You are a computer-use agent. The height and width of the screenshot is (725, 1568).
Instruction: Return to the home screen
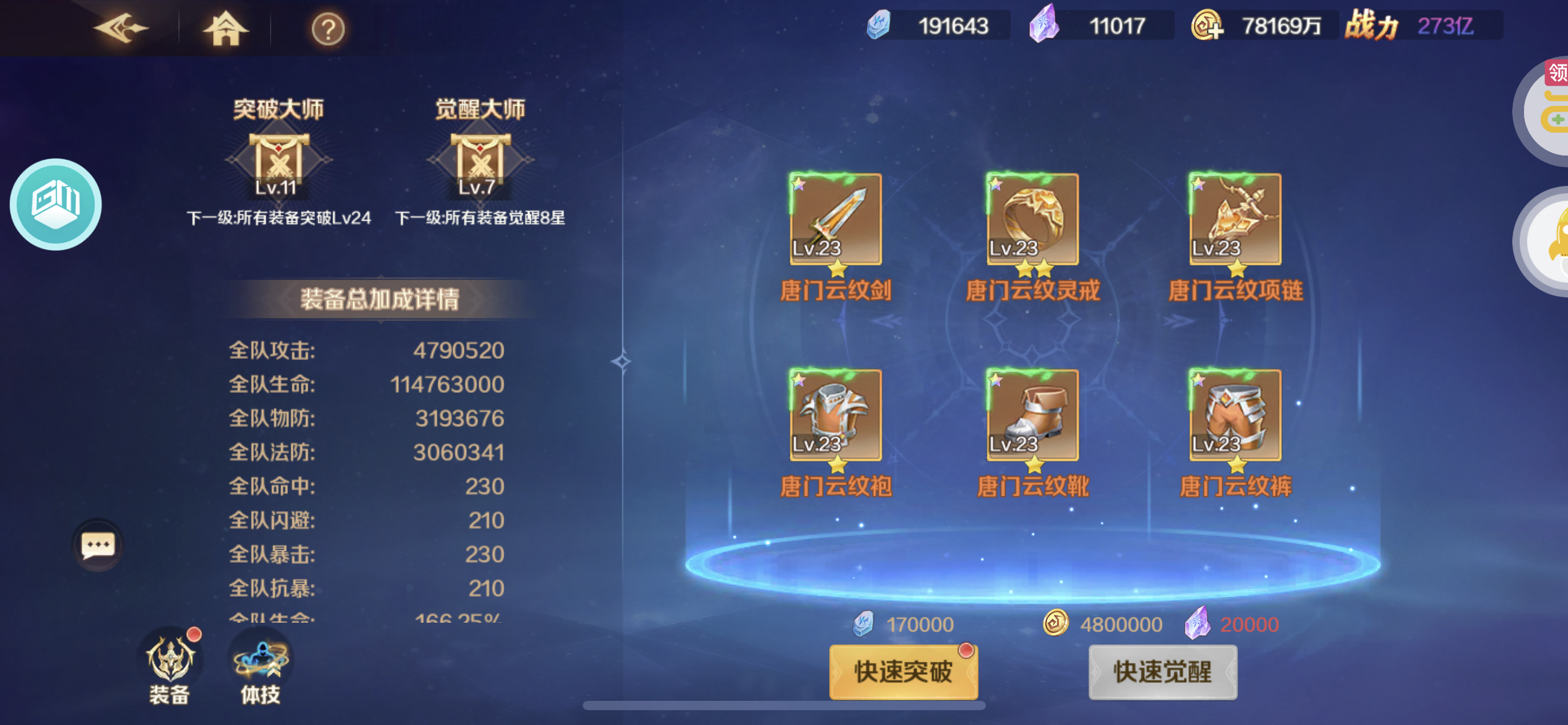click(225, 29)
